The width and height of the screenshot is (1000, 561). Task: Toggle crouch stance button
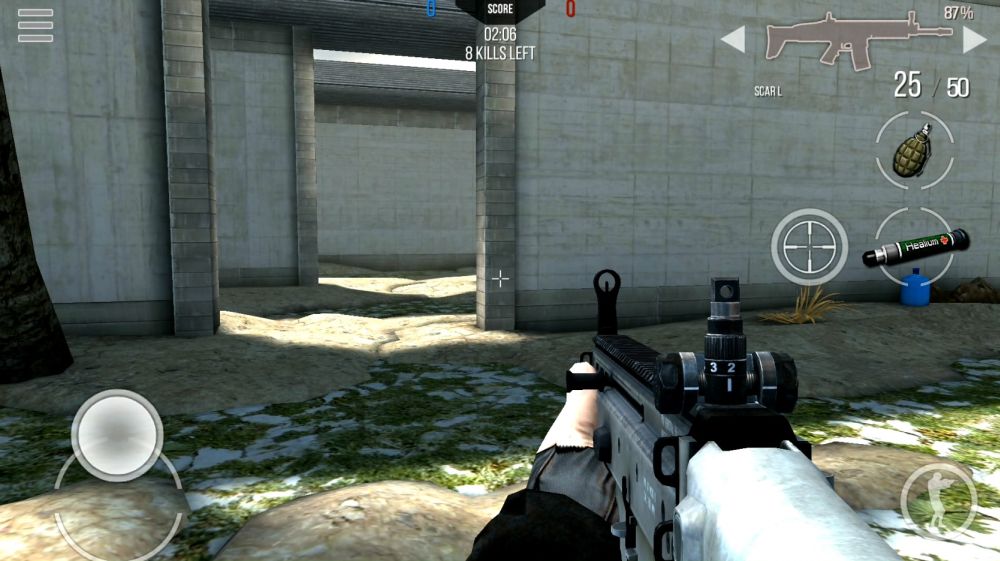937,500
